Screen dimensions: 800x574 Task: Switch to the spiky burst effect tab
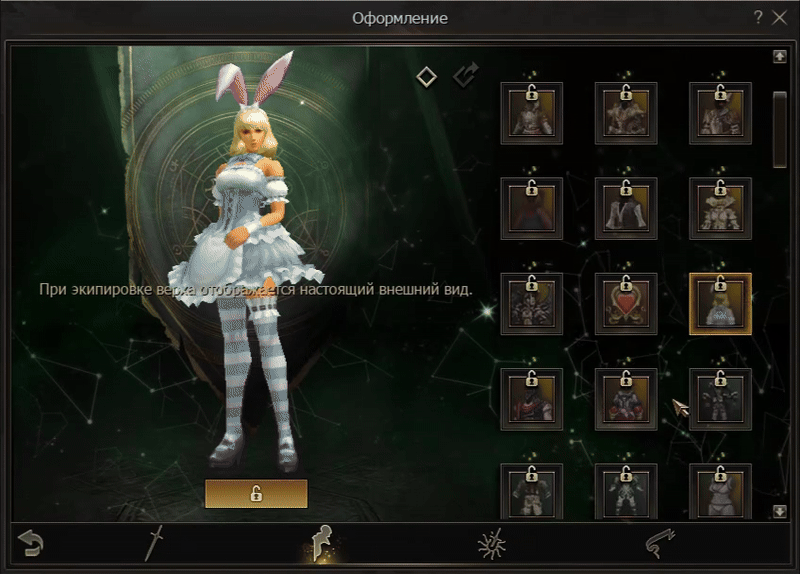click(491, 544)
